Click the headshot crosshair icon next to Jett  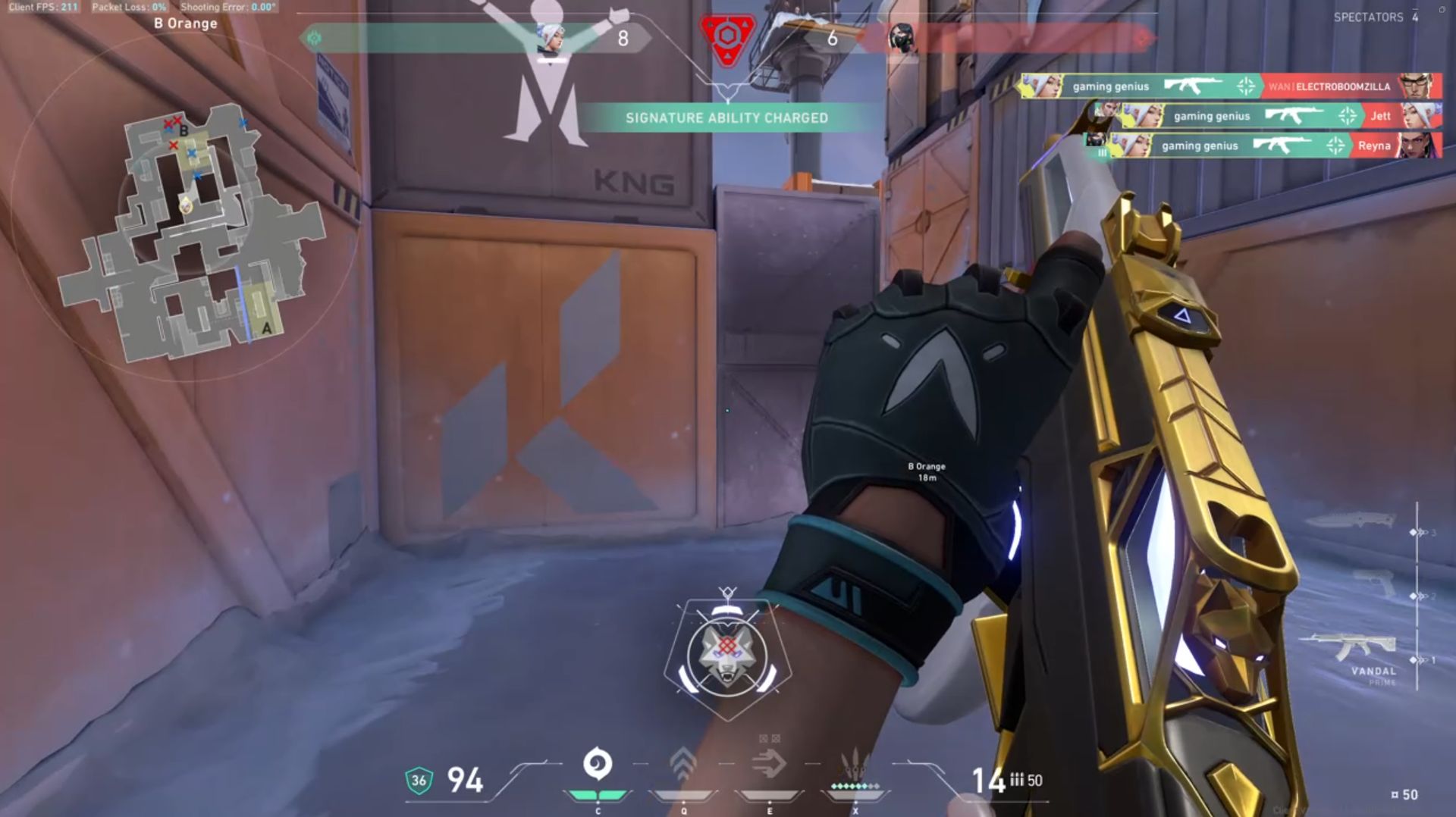[1347, 114]
